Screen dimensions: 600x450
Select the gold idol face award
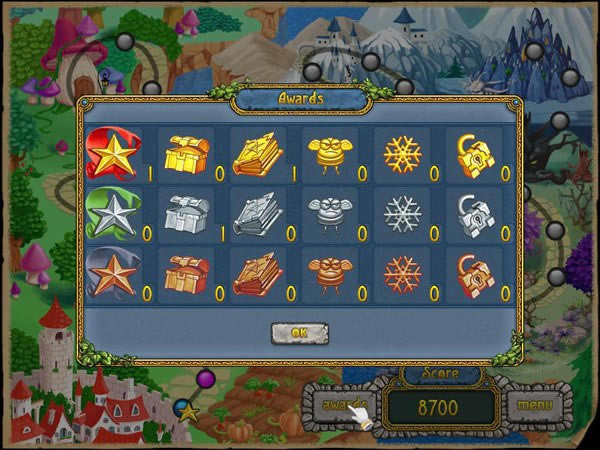[x=330, y=153]
